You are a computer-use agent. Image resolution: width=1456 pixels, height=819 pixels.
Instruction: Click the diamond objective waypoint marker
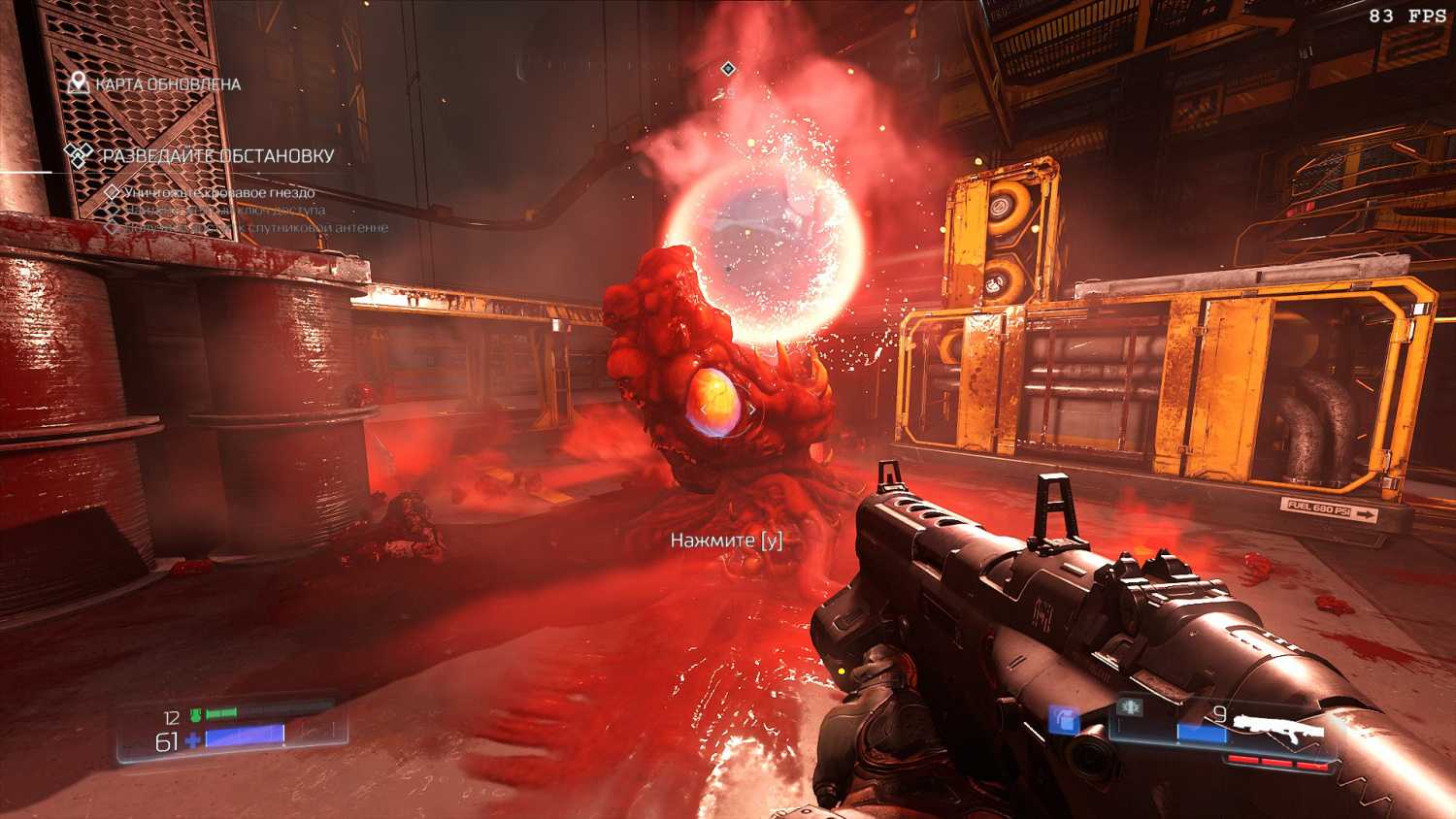point(728,68)
